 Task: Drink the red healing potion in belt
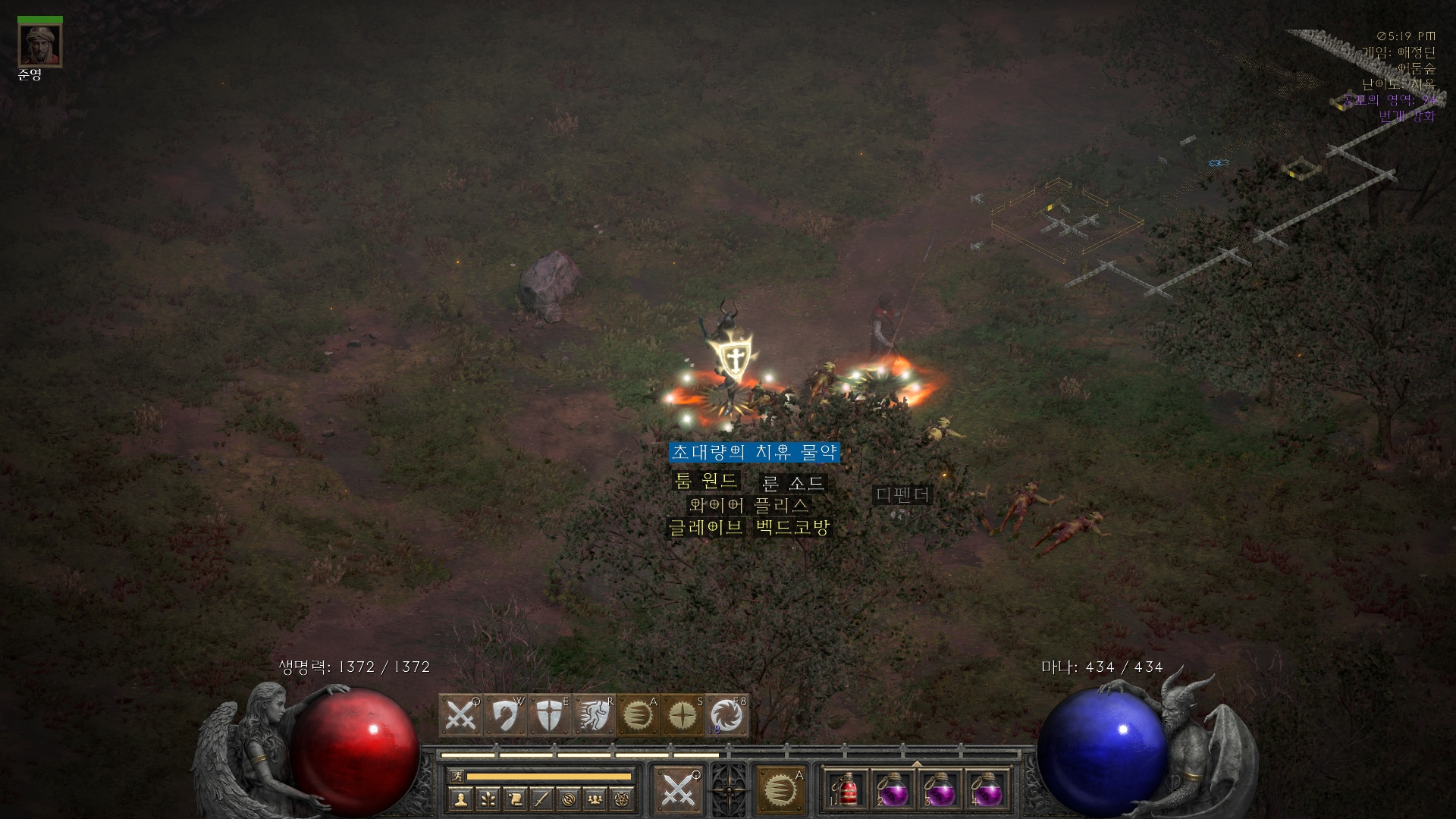848,790
